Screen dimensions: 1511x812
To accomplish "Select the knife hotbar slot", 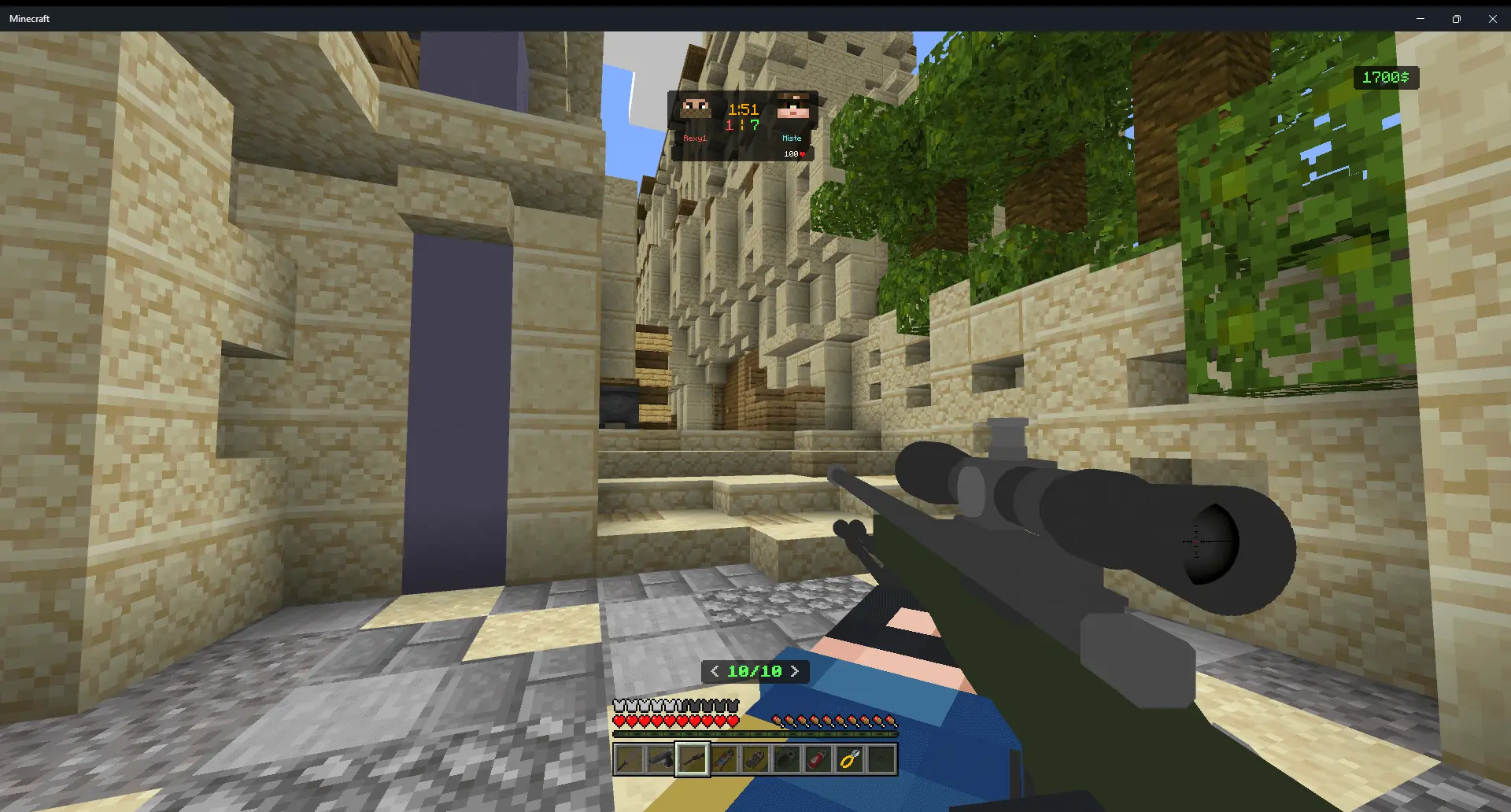I will click(629, 759).
